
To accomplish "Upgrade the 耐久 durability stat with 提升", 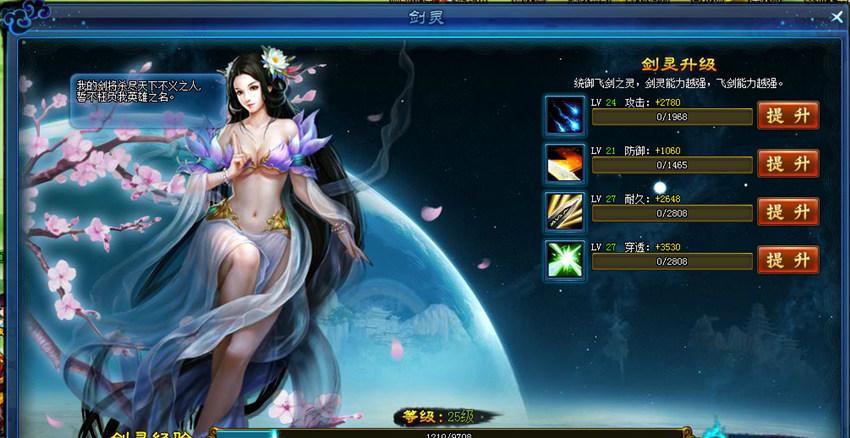I will click(788, 212).
